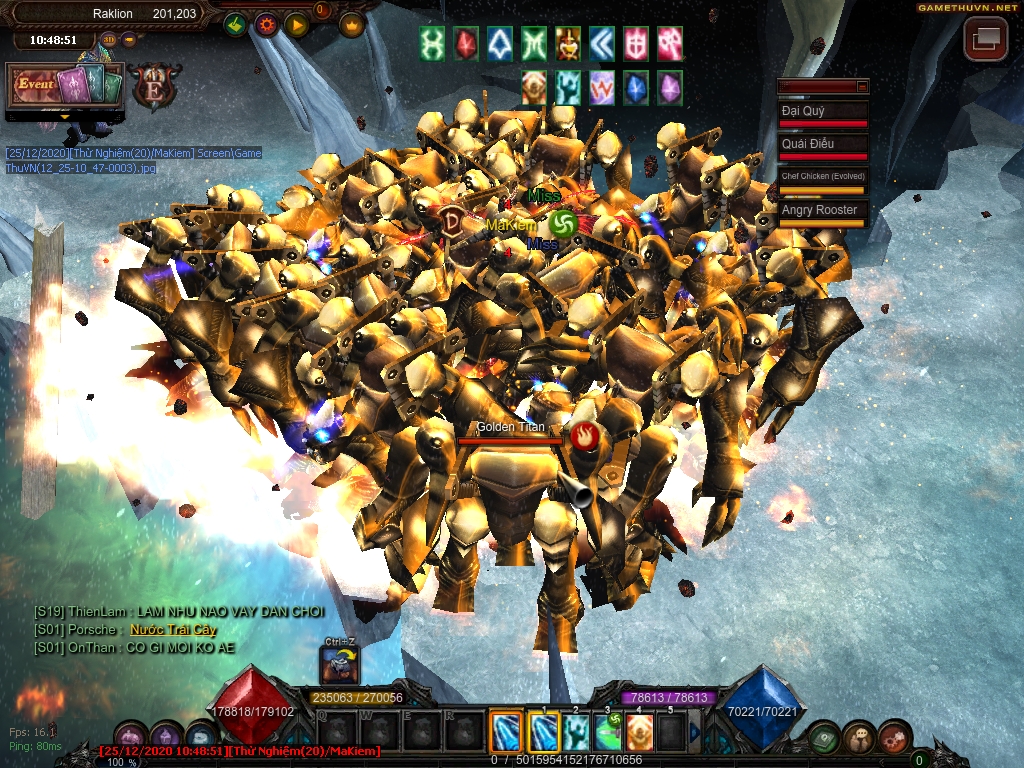
Task: Click the red crystal buff icon
Action: [467, 44]
